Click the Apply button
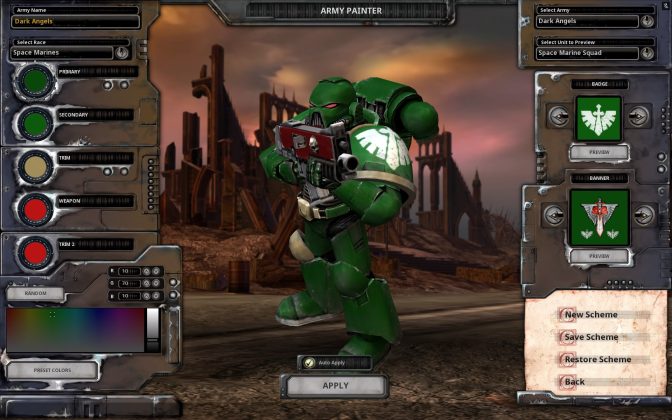Image resolution: width=672 pixels, height=420 pixels. (x=335, y=385)
